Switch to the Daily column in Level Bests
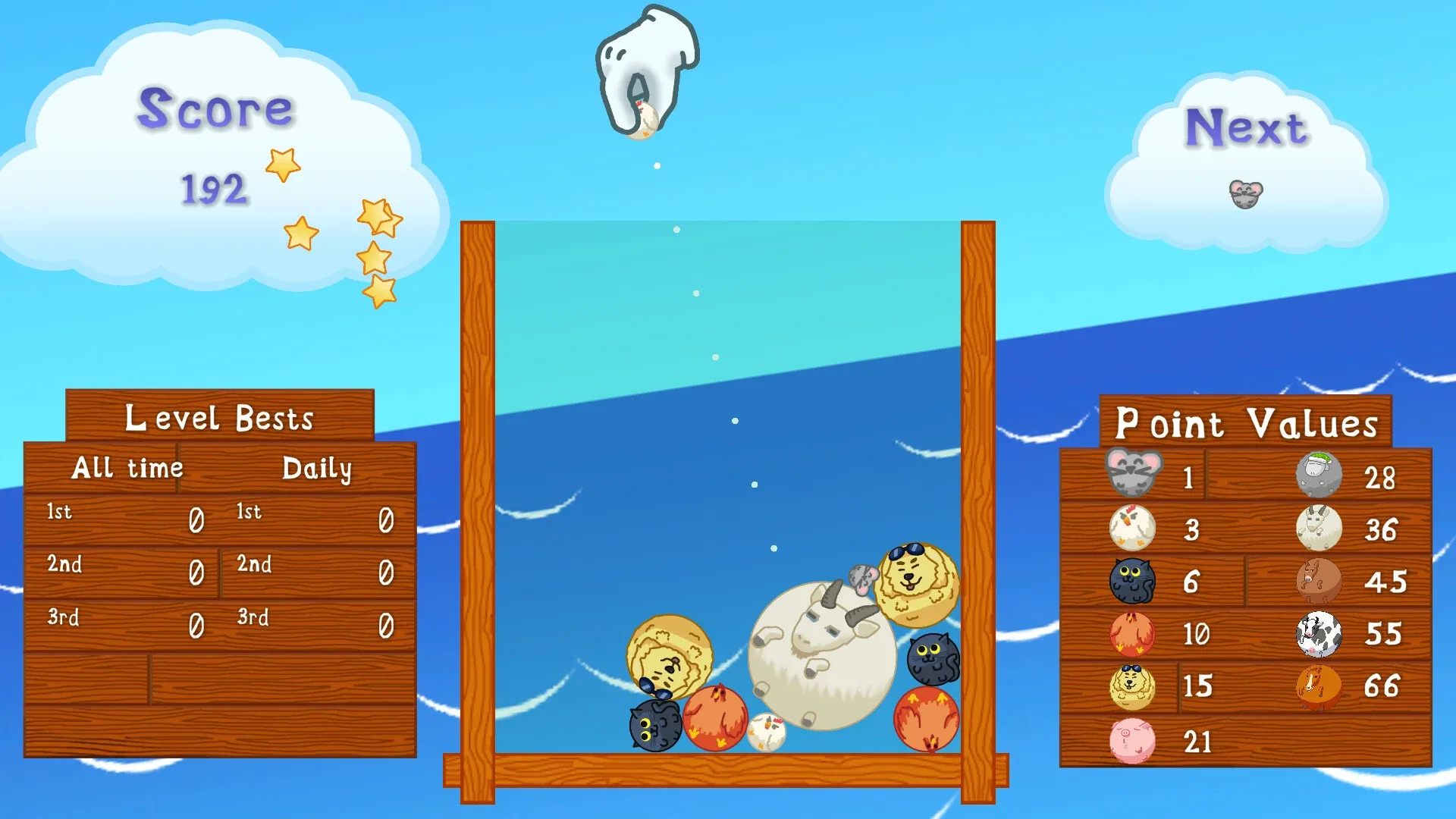The height and width of the screenshot is (819, 1456). (318, 469)
